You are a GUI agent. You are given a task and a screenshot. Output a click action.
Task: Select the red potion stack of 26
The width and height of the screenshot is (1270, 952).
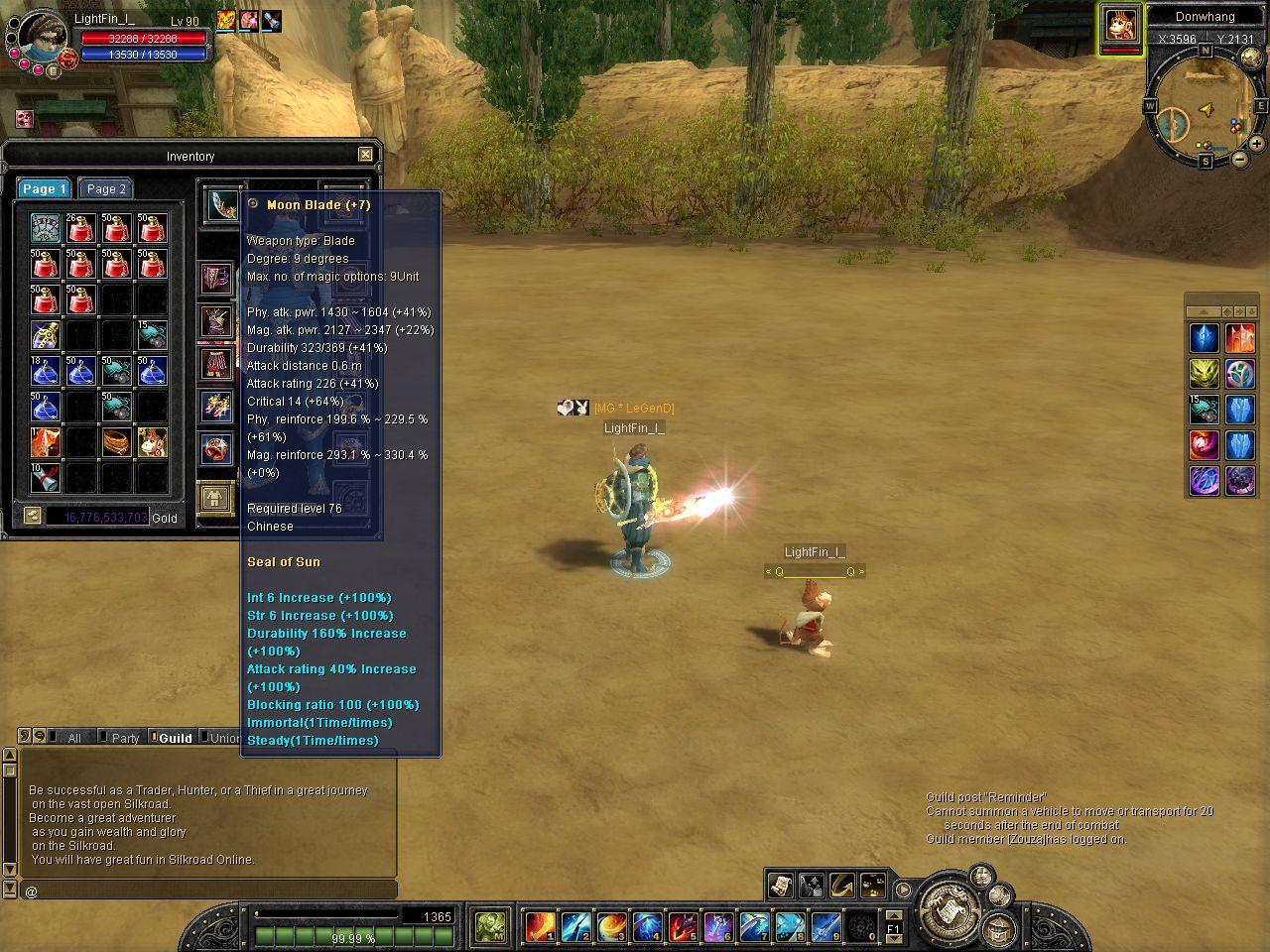tap(80, 228)
